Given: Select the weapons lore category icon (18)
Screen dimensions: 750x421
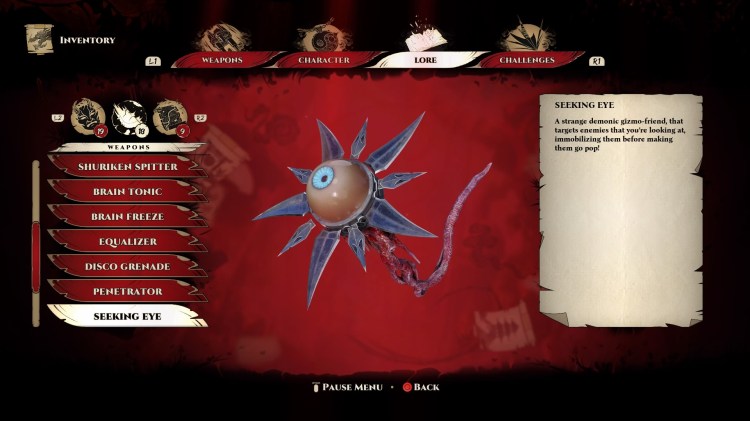Looking at the screenshot, I should pyautogui.click(x=127, y=117).
